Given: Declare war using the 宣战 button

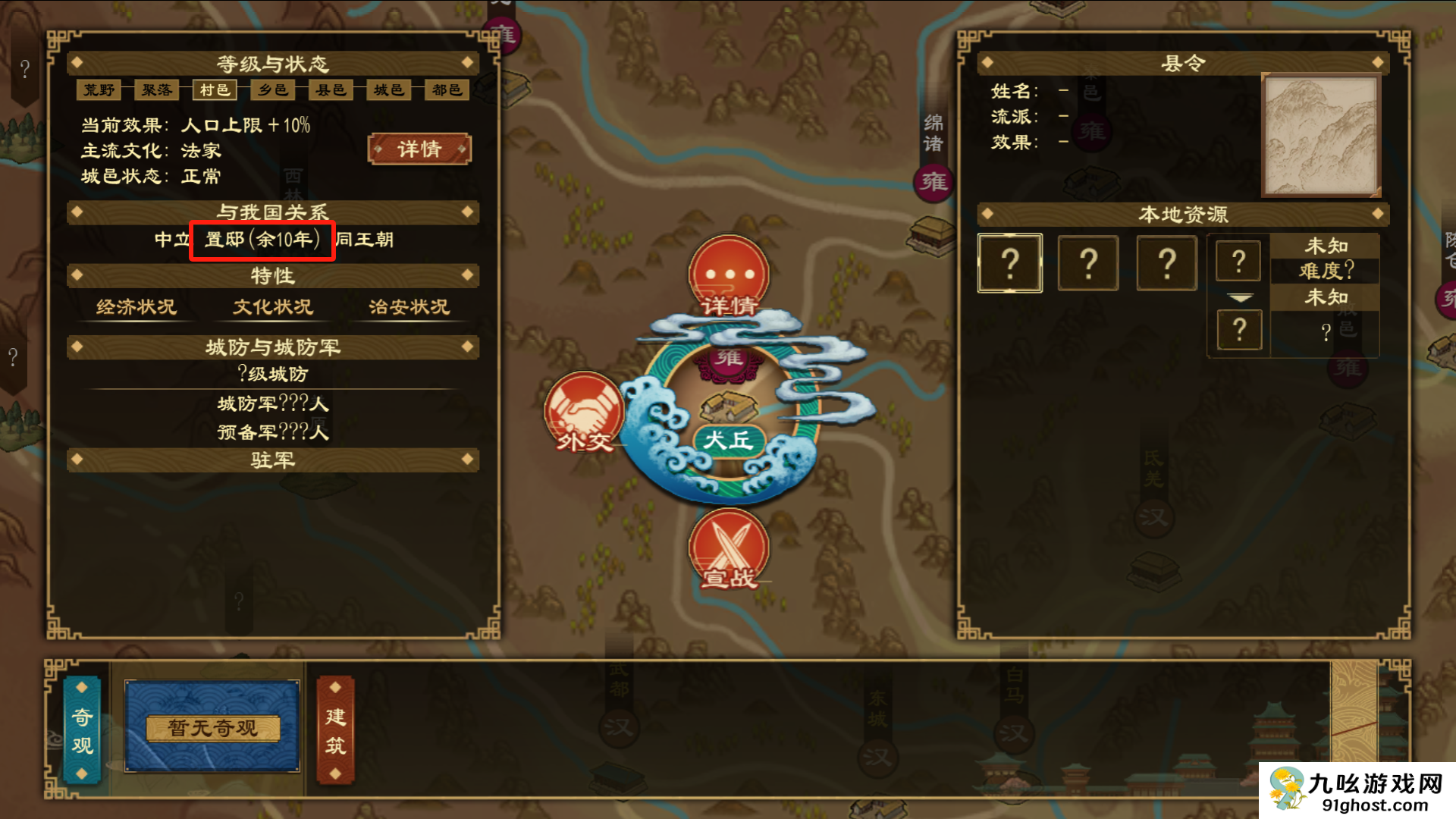Looking at the screenshot, I should (728, 549).
